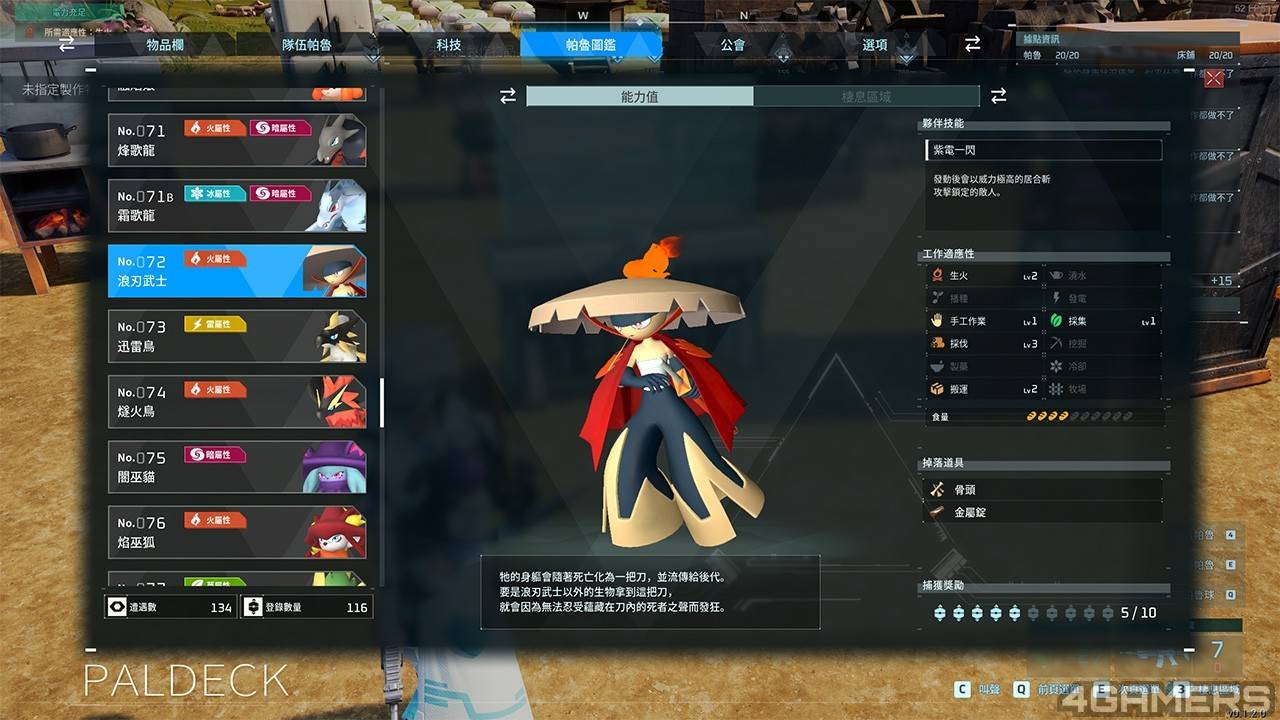Close the panel with the red X
The height and width of the screenshot is (720, 1280).
1214,79
